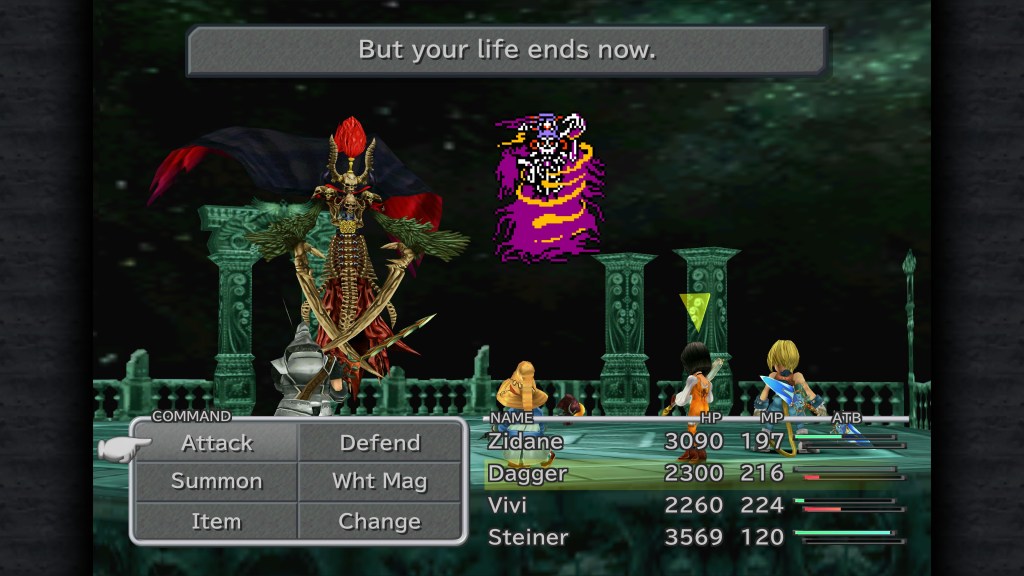
Task: Open the Summon command list
Action: pos(217,481)
